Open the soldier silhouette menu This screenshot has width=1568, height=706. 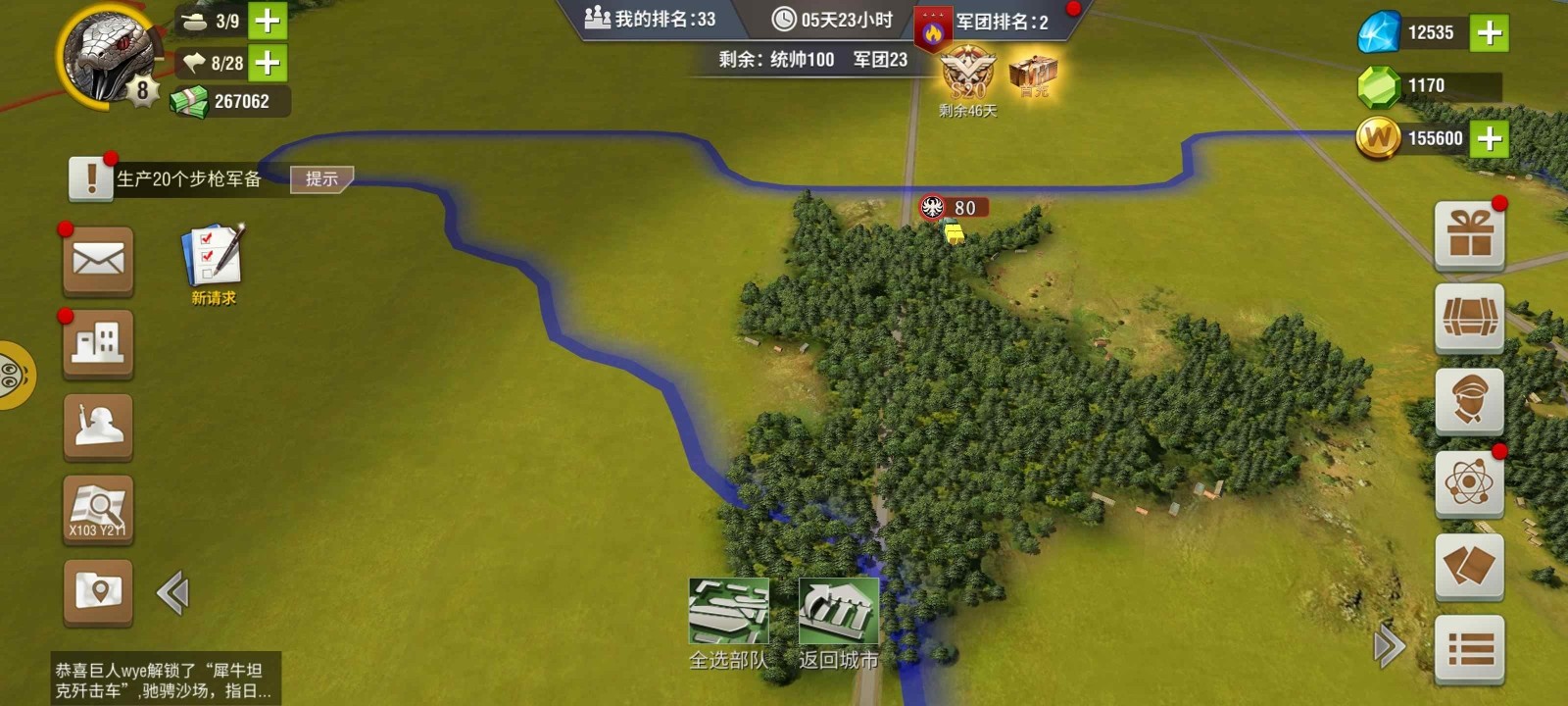[x=98, y=427]
